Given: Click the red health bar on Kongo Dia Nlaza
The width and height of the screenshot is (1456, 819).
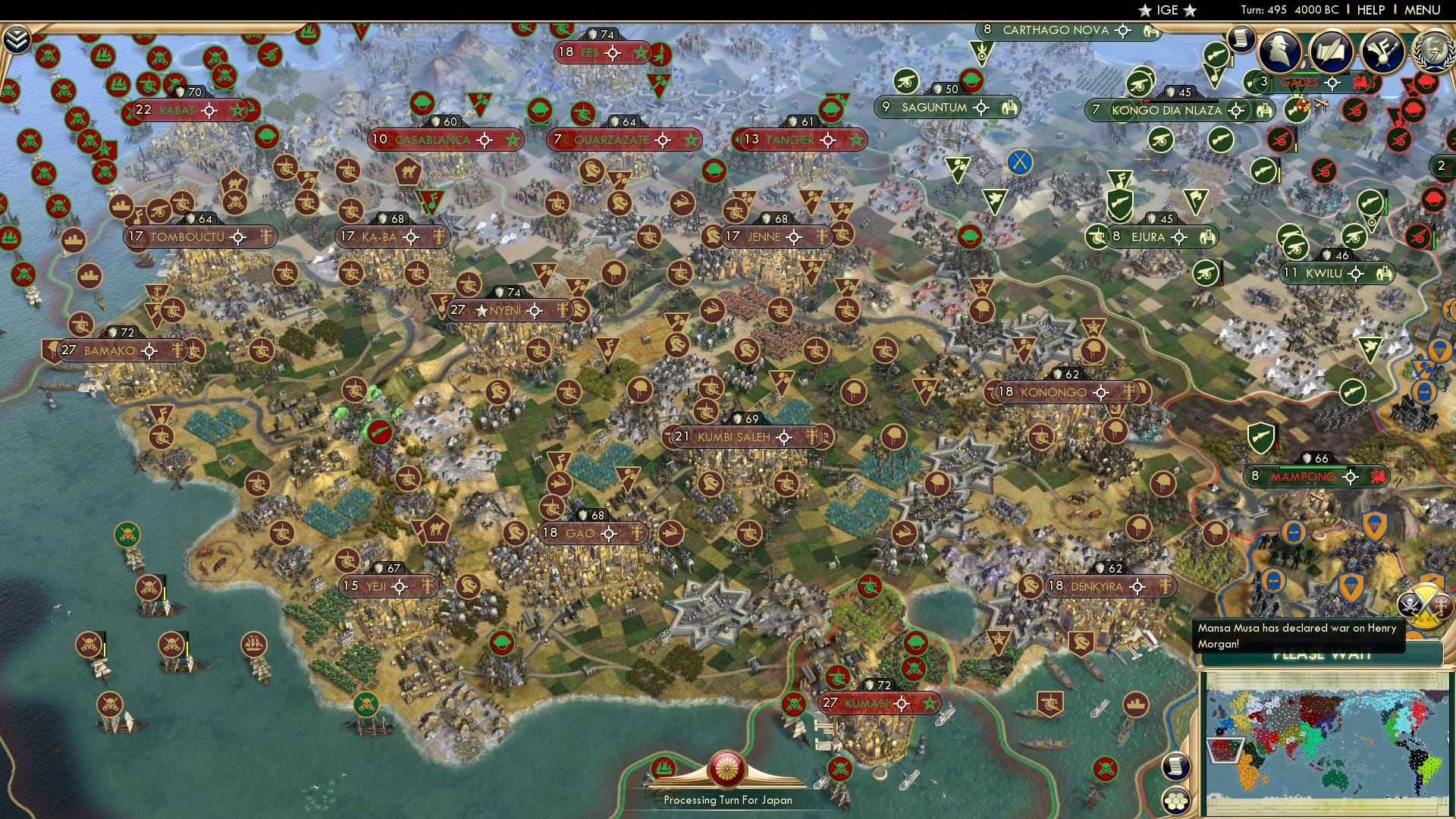Looking at the screenshot, I should [1147, 101].
